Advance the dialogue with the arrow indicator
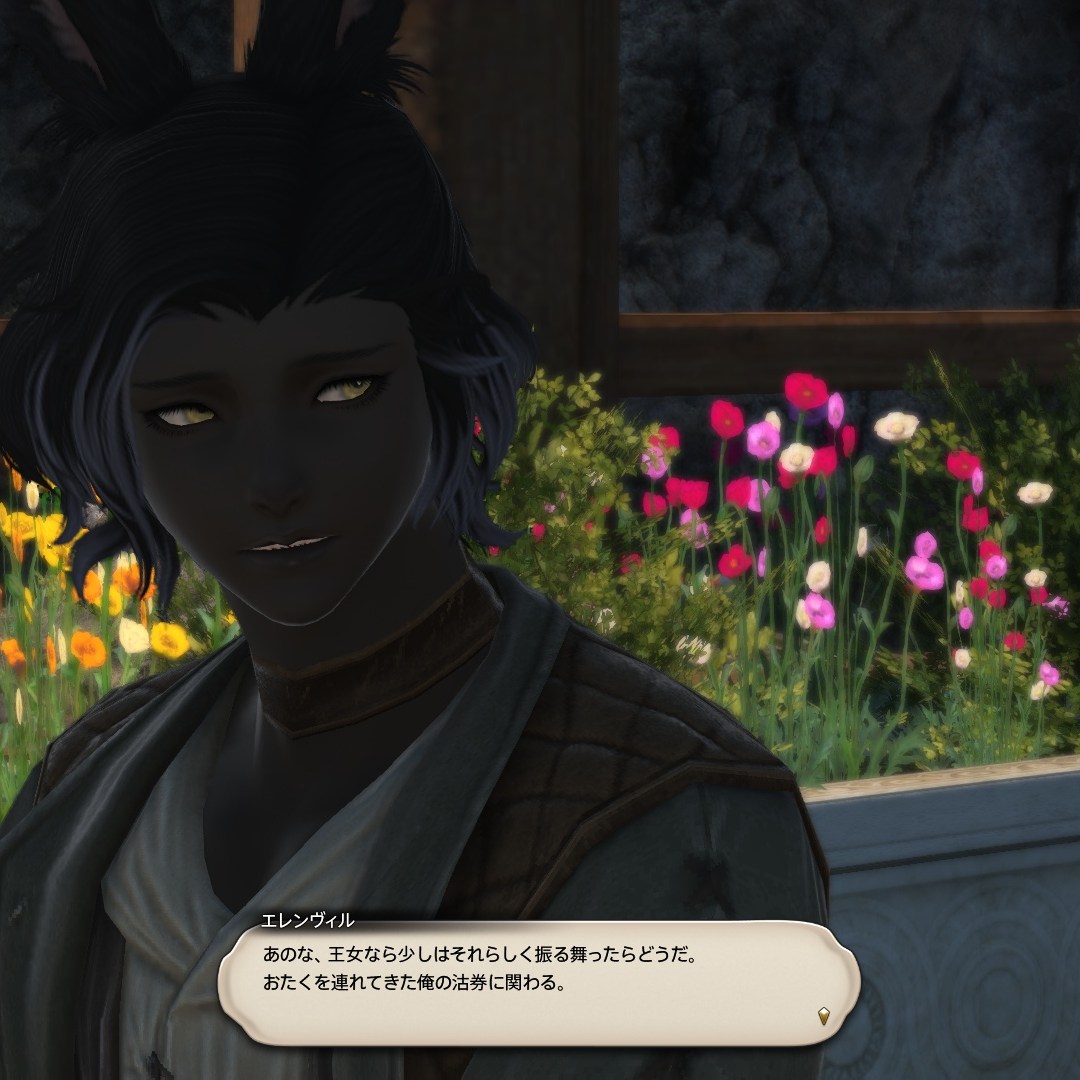The image size is (1080, 1080). coord(823,1015)
